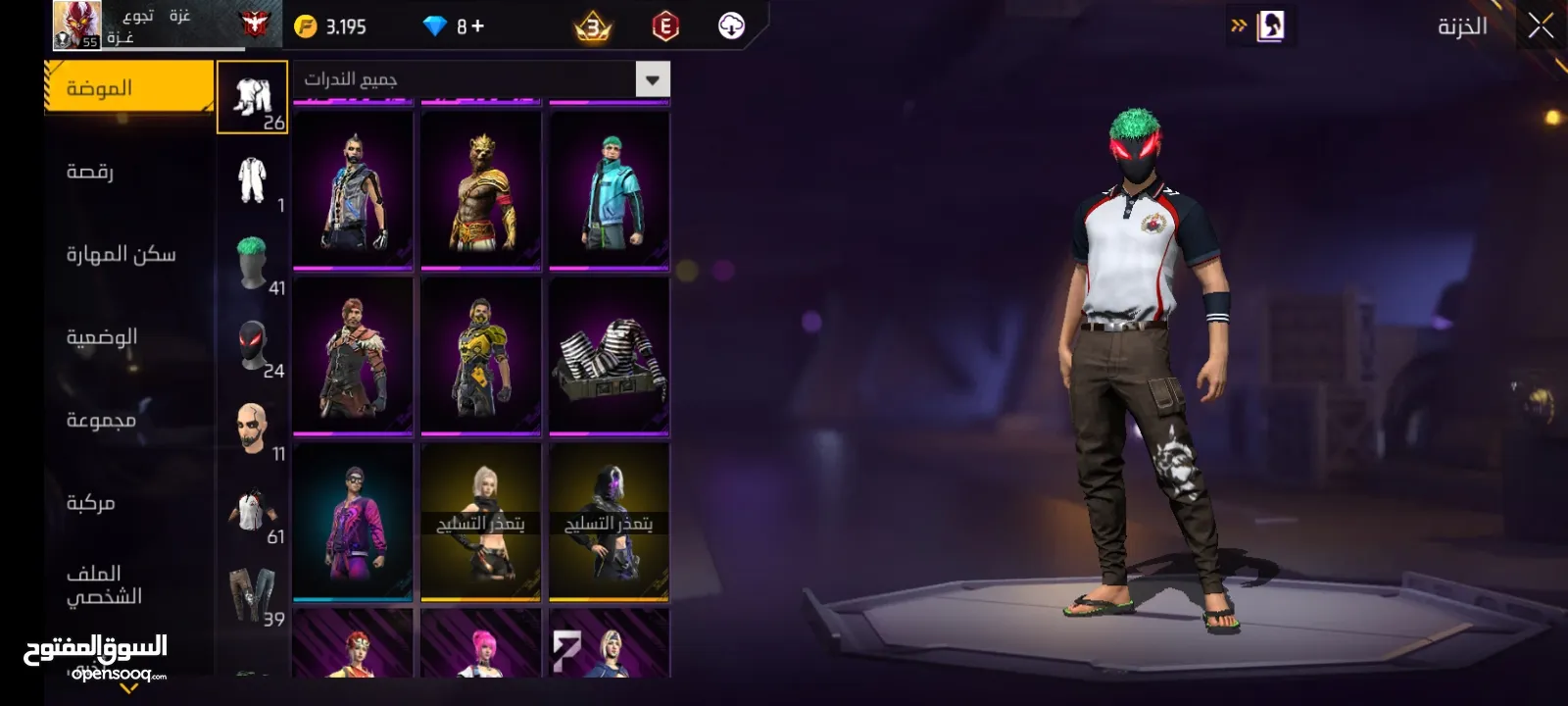Viewport: 1568px width, 706px height.
Task: Open the face paint category with 11
Action: click(x=252, y=429)
